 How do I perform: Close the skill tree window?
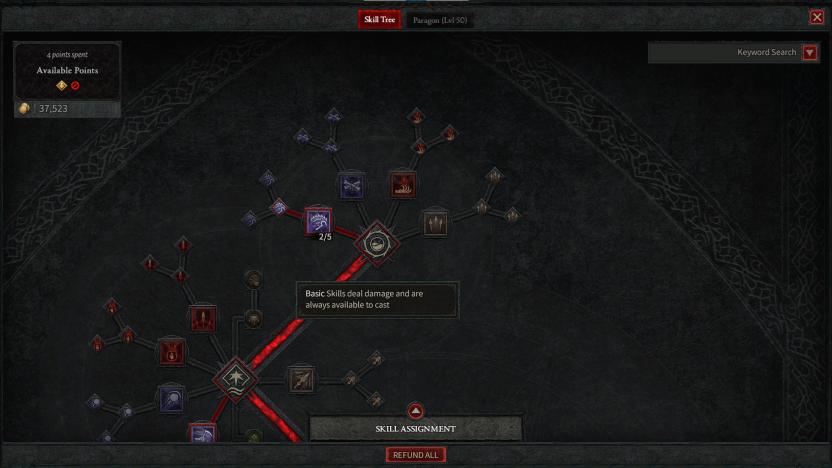(817, 17)
